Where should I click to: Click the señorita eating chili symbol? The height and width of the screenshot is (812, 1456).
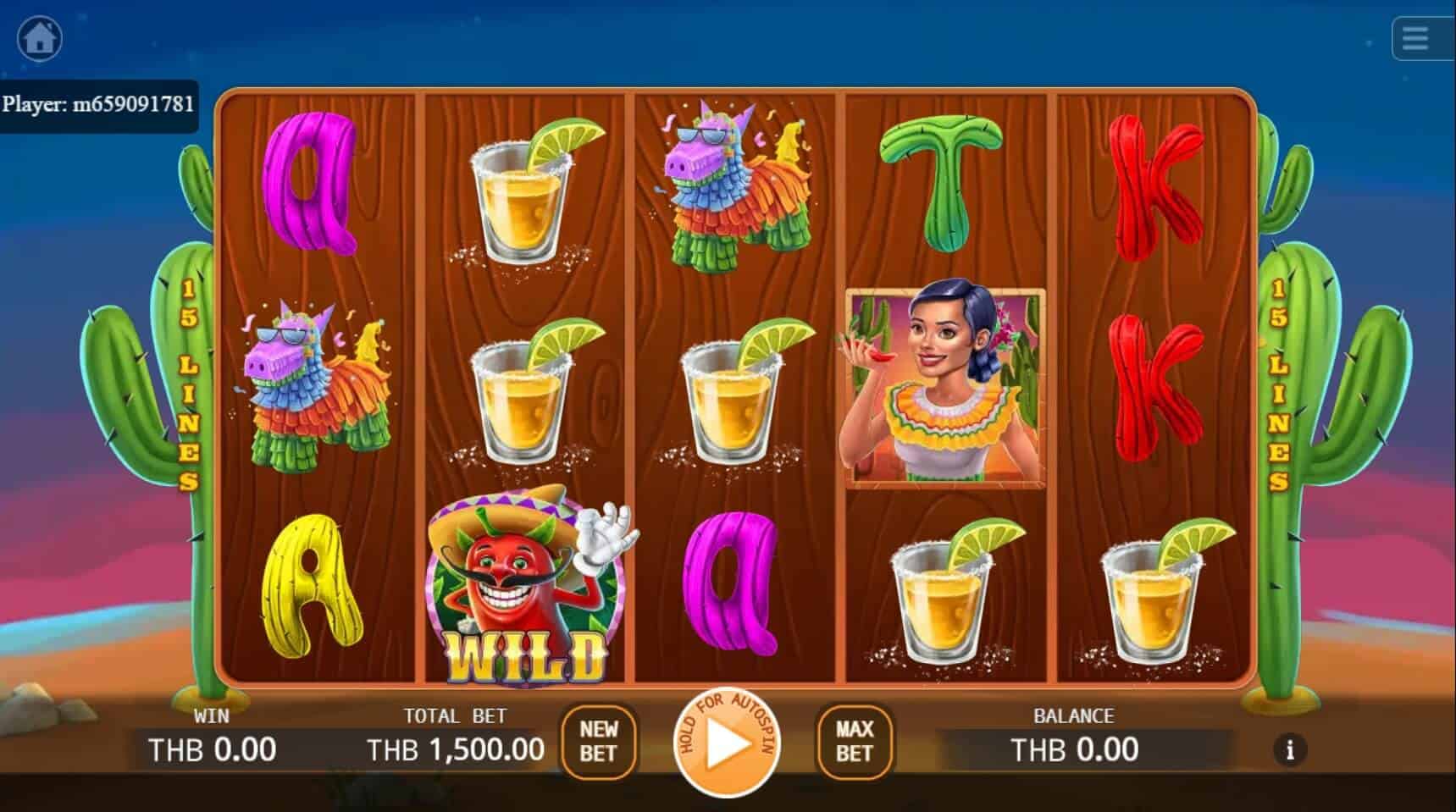(x=944, y=385)
